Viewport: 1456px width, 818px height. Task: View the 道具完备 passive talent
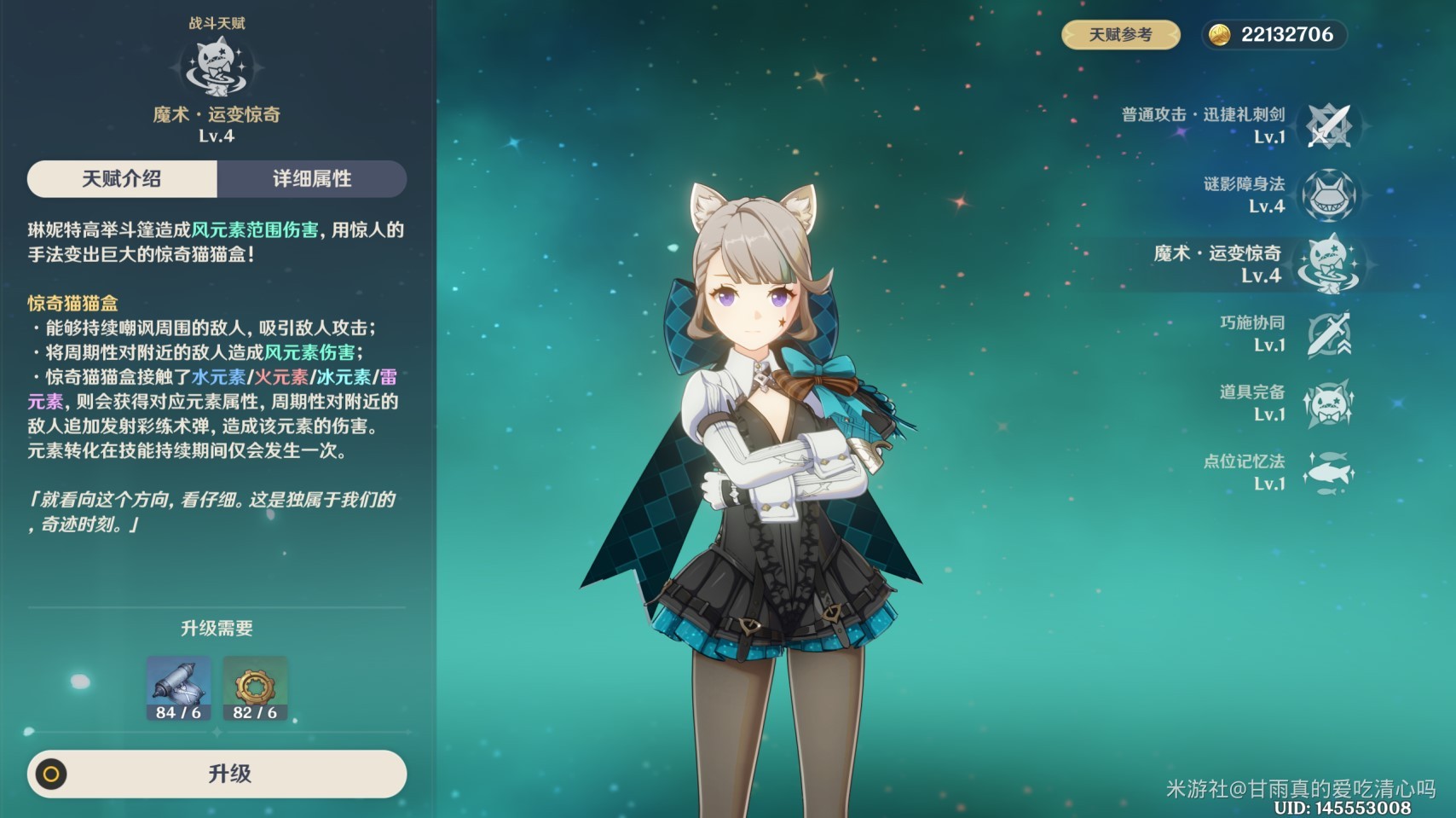point(1328,403)
